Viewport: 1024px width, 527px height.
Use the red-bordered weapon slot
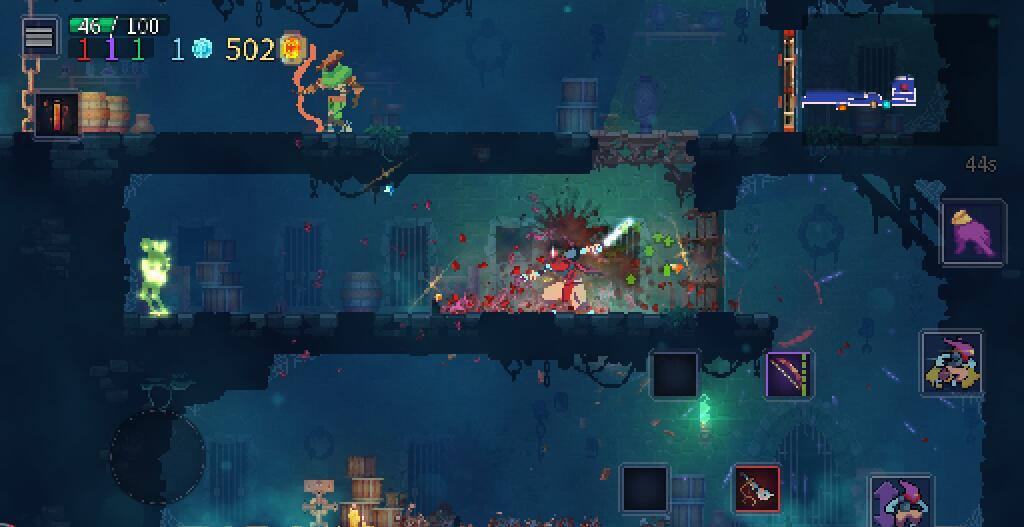coord(757,489)
